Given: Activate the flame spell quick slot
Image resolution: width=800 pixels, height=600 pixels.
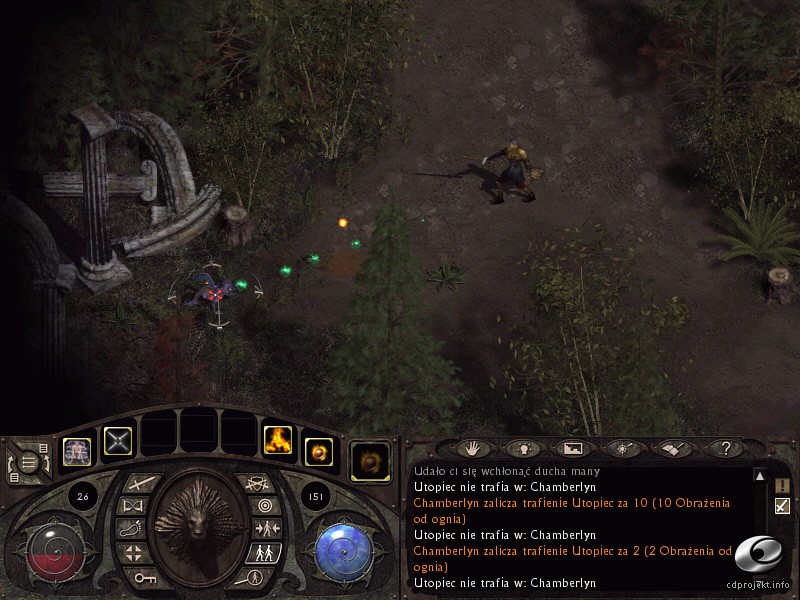Looking at the screenshot, I should [277, 439].
